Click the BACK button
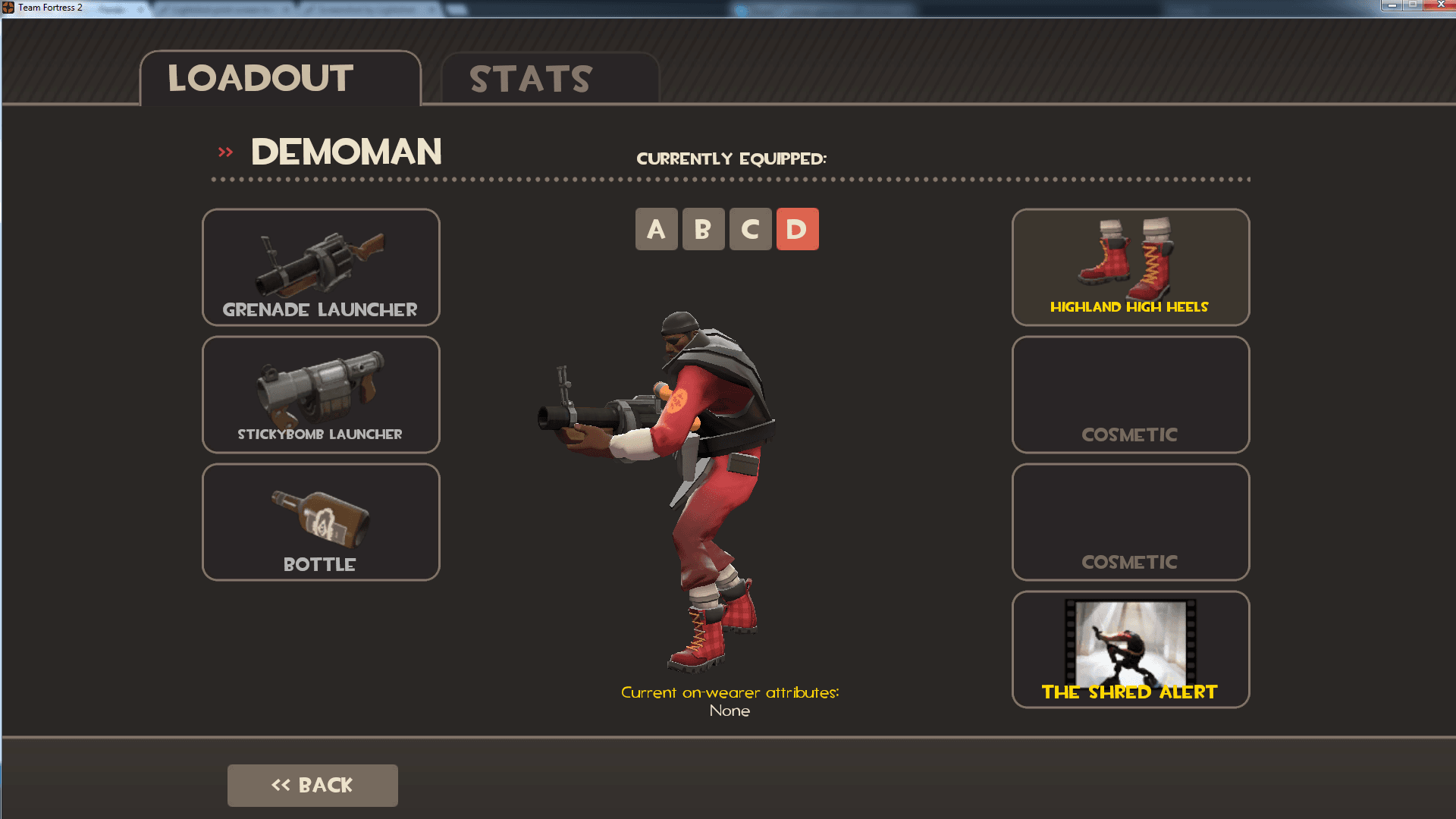Viewport: 1456px width, 819px height. pyautogui.click(x=312, y=785)
